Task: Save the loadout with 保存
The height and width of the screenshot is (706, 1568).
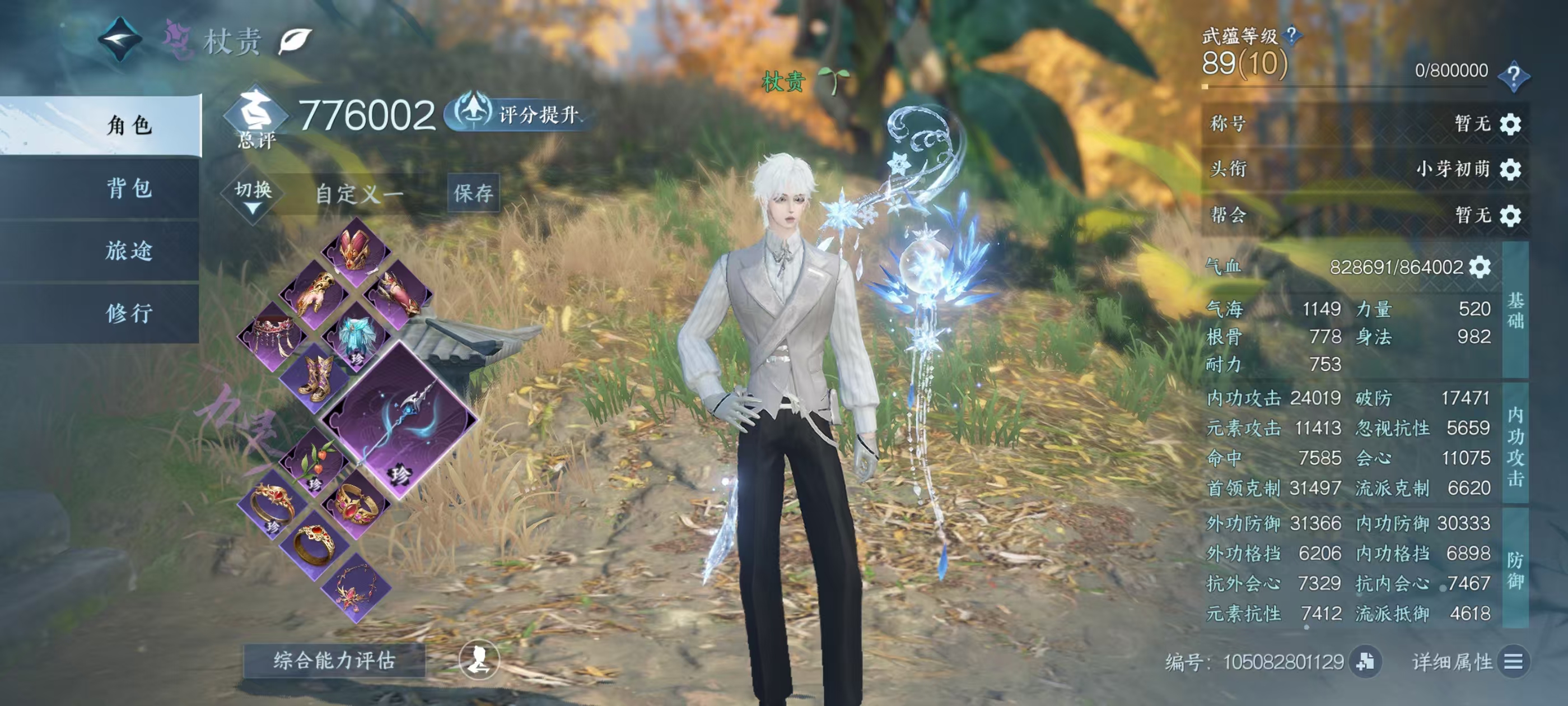Action: coord(473,193)
